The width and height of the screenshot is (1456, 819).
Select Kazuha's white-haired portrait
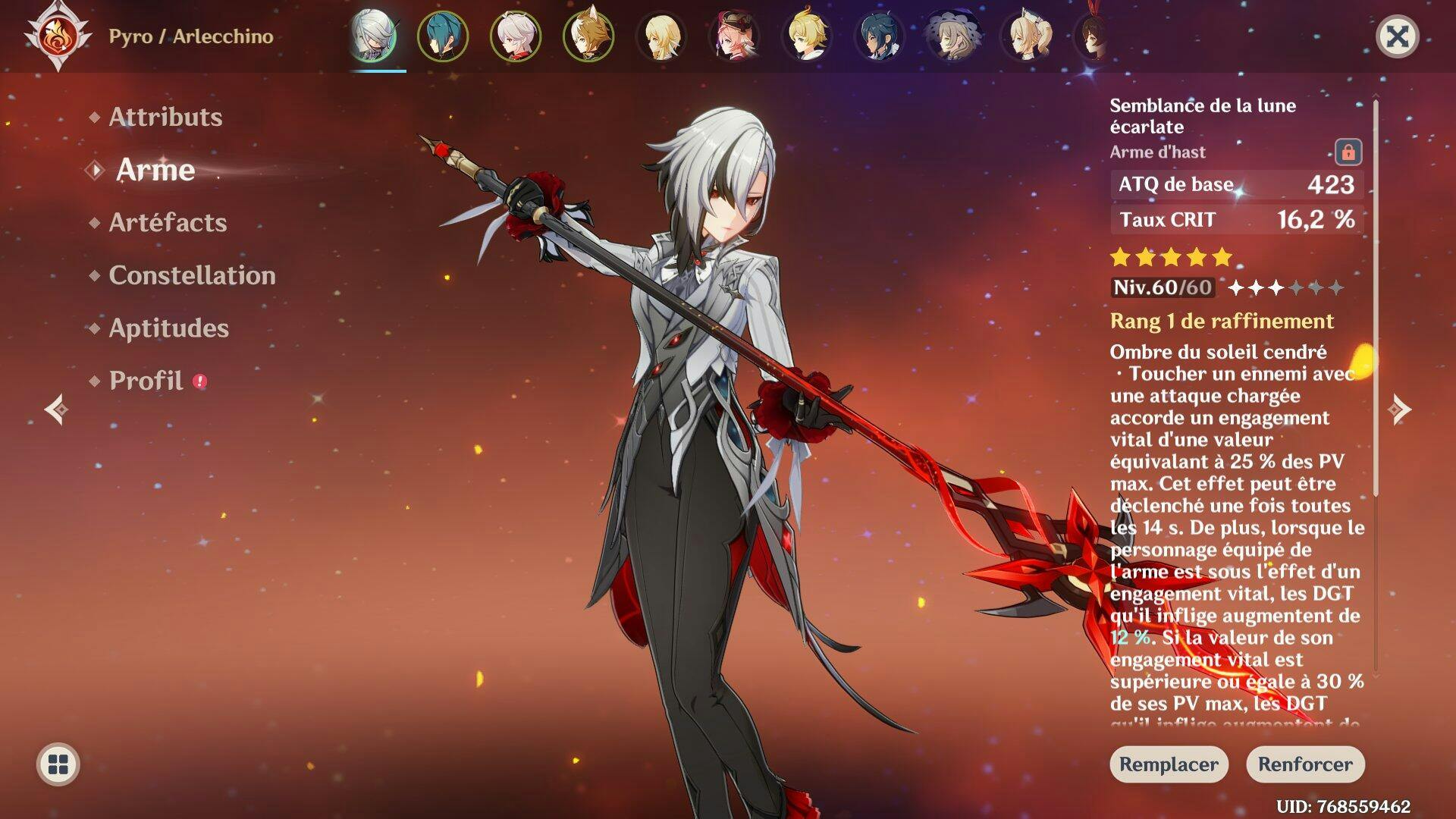pos(516,36)
